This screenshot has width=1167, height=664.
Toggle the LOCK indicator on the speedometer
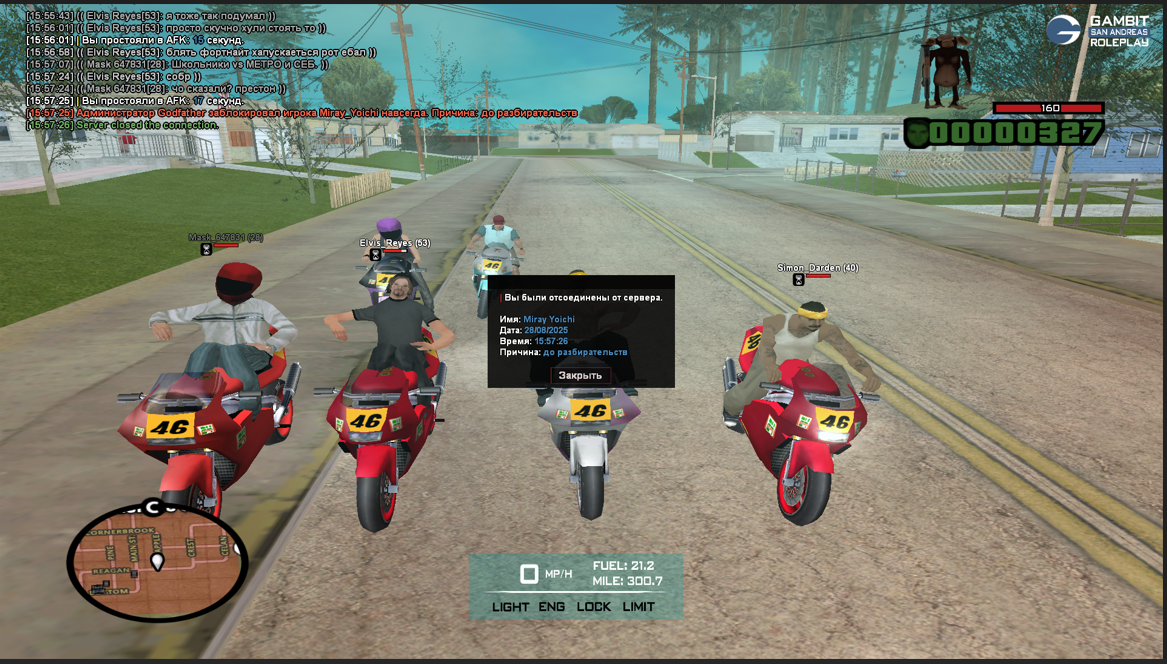click(594, 607)
